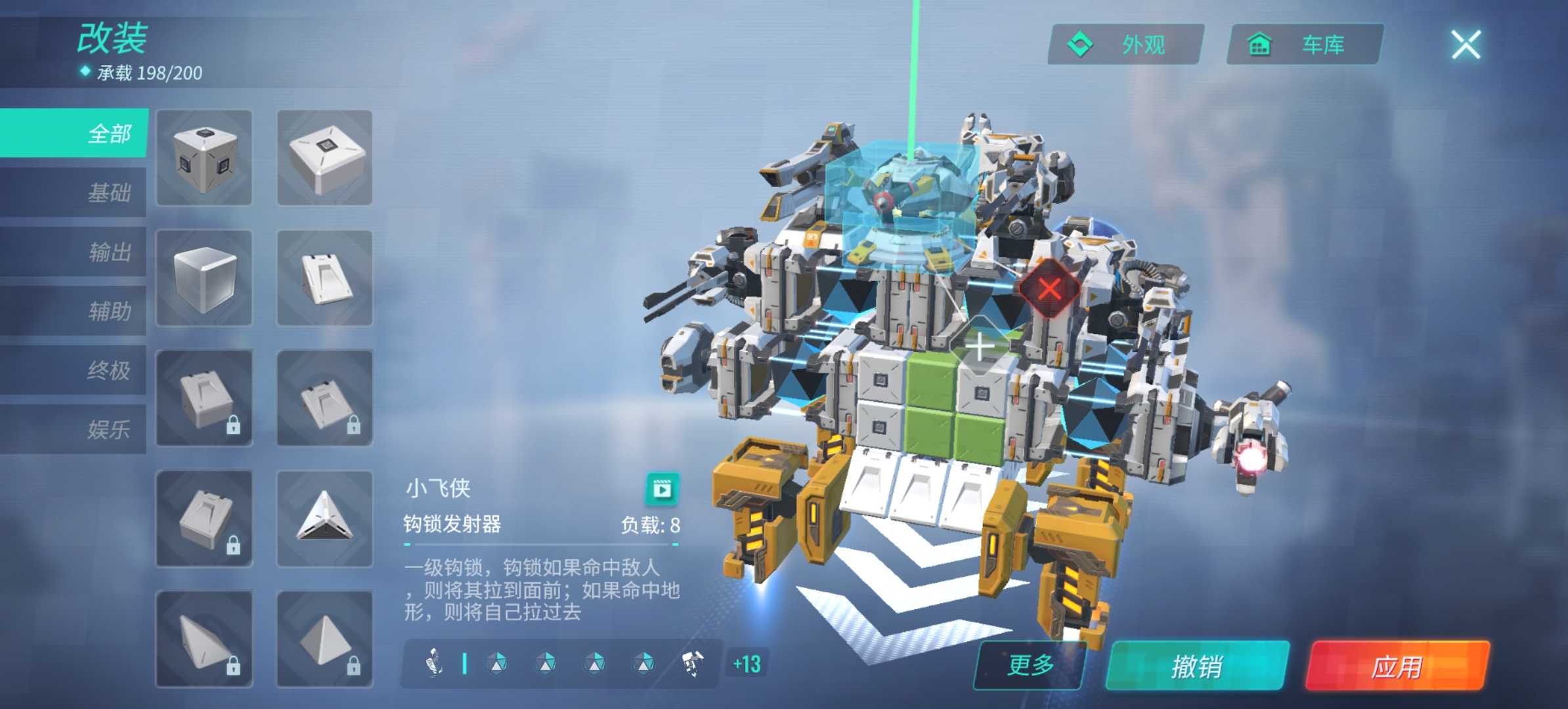
Task: Select the cube block with square sockets
Action: (x=204, y=158)
